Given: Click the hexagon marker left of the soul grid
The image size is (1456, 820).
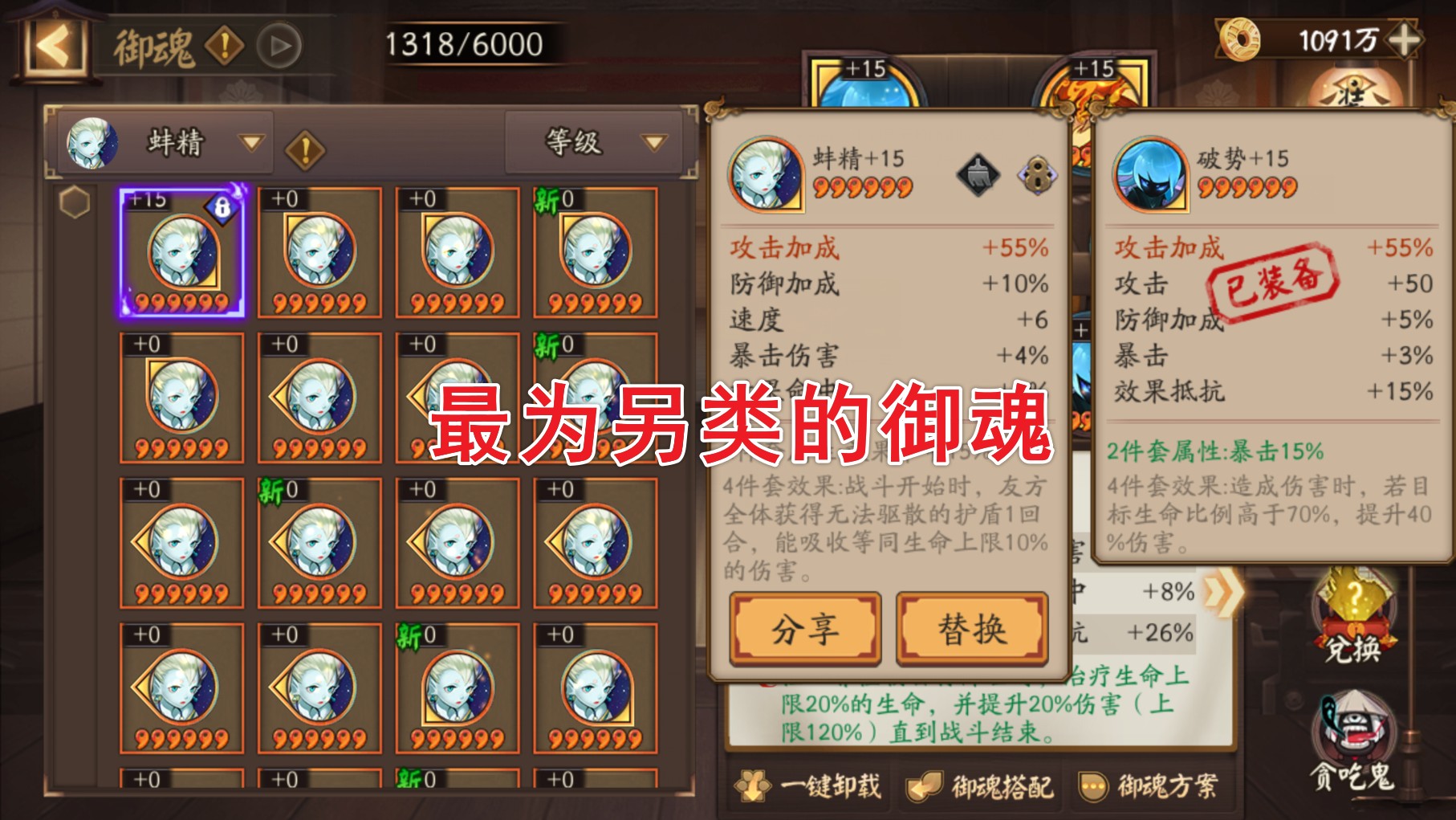Looking at the screenshot, I should [73, 203].
